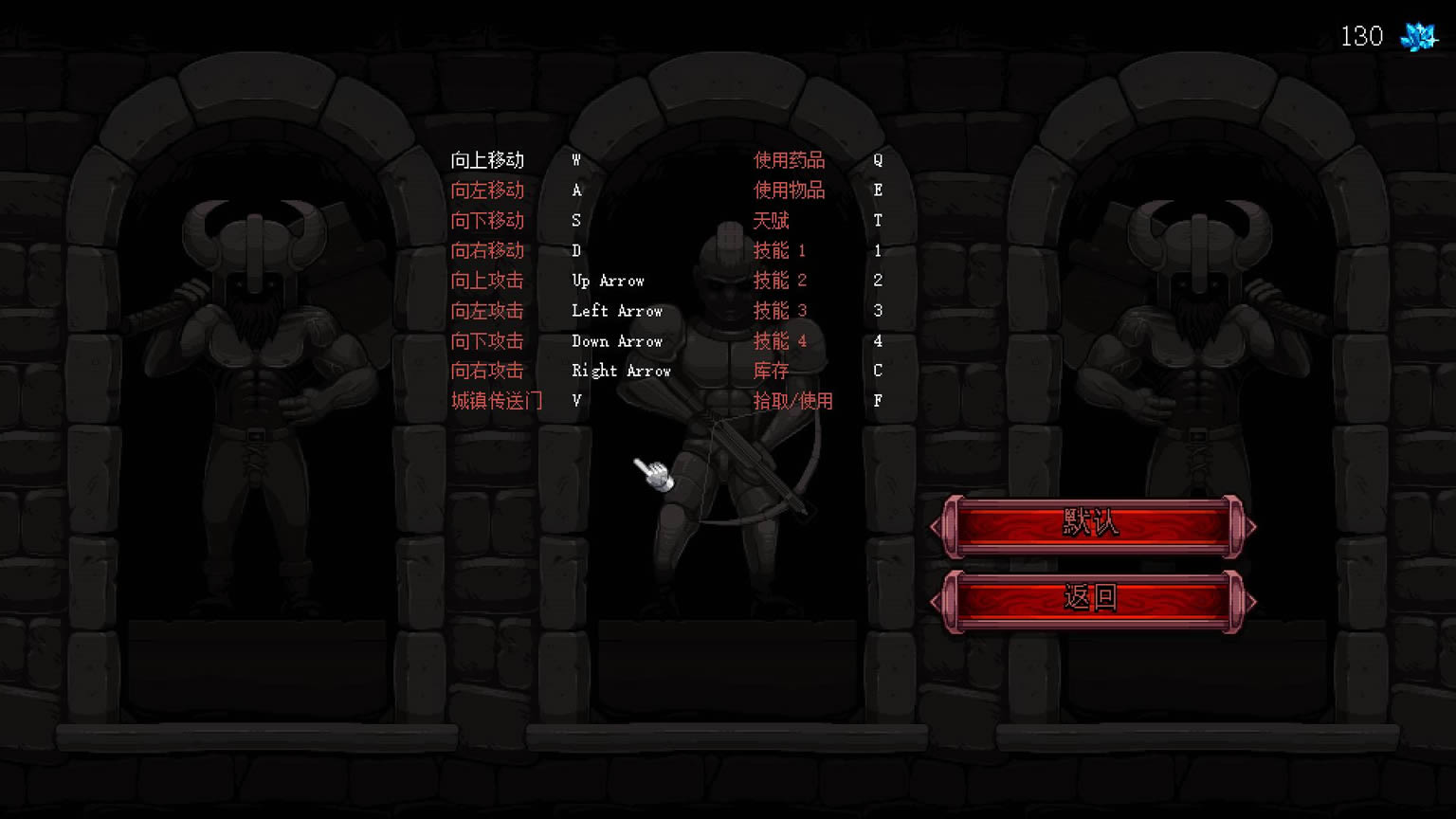Choose the 向下移动 key binding
This screenshot has height=819, width=1456.
click(487, 221)
